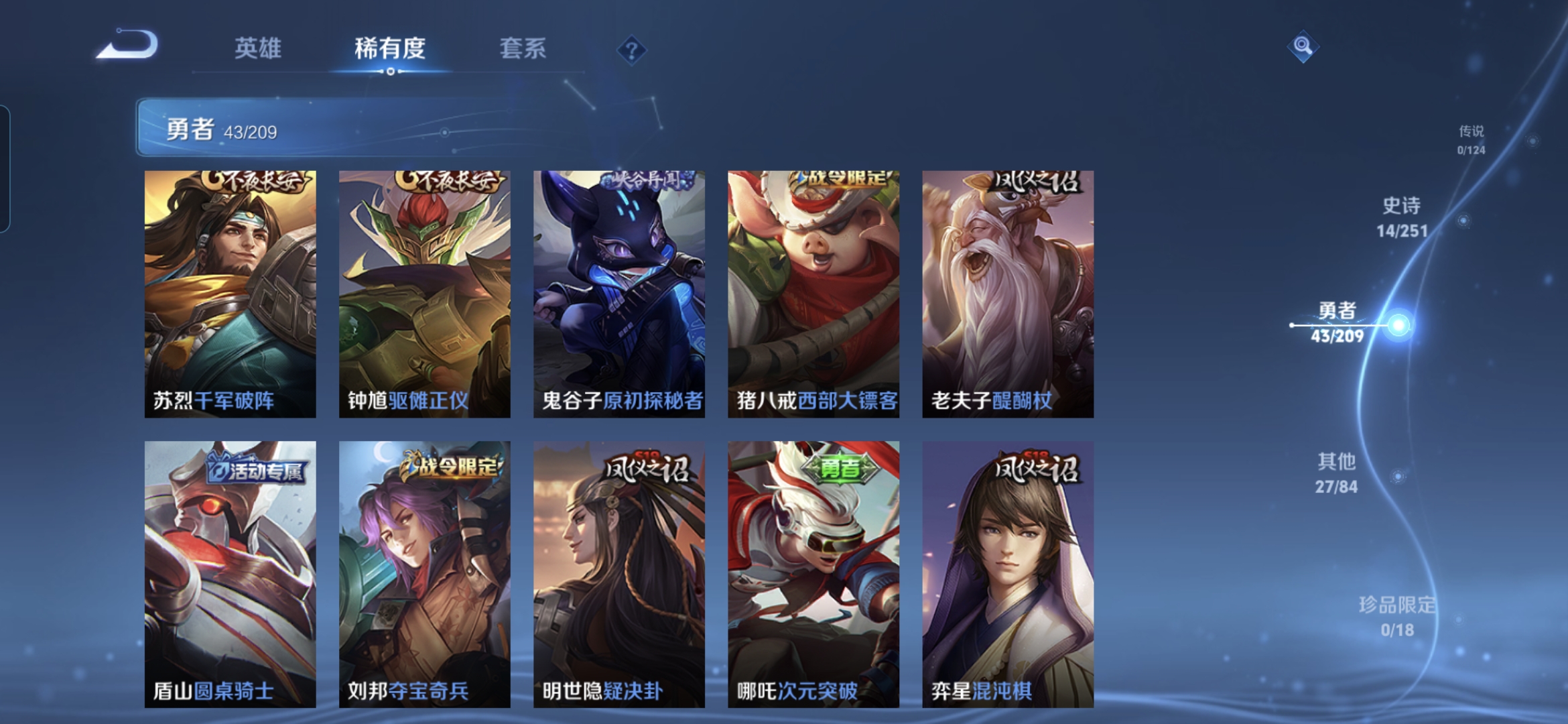Go back with the return arrow
The image size is (1568, 724).
(x=127, y=46)
